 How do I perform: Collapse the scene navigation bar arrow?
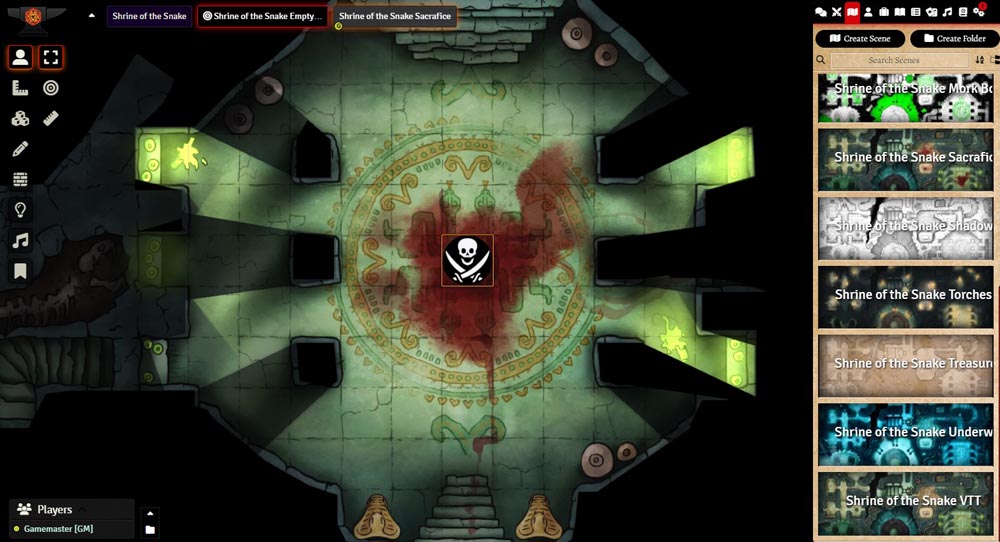(x=92, y=16)
